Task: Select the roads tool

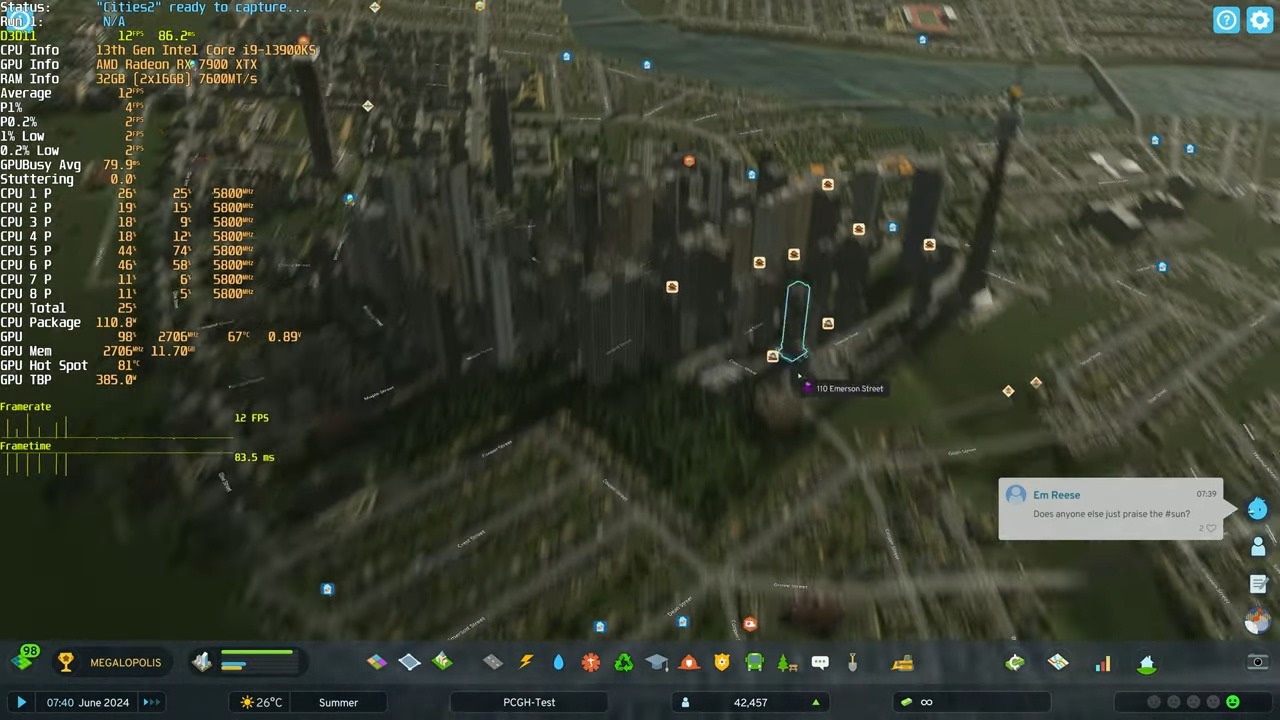Action: (x=493, y=662)
